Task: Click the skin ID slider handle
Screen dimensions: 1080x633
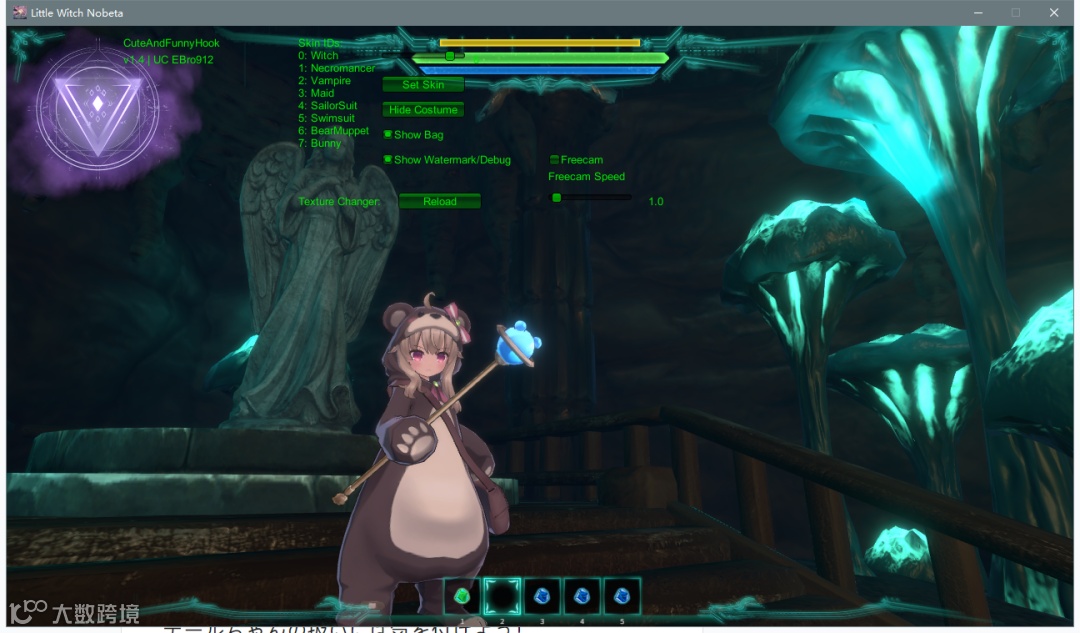Action: 450,56
